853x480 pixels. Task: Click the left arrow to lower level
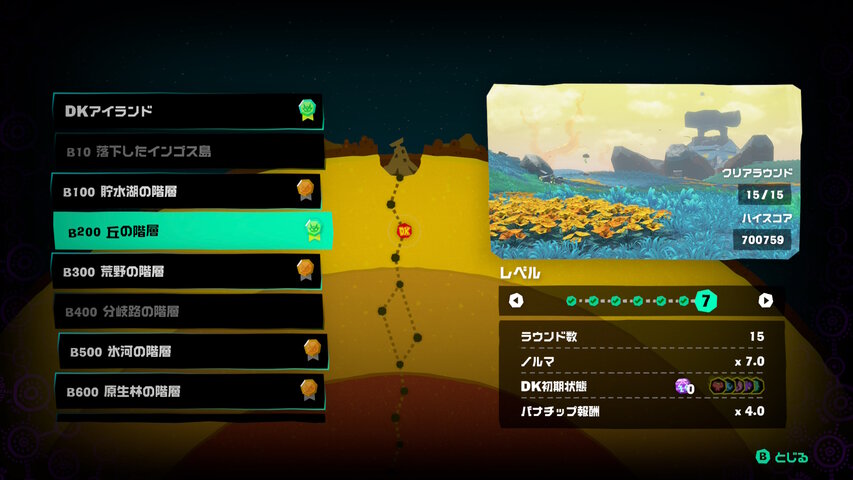516,300
